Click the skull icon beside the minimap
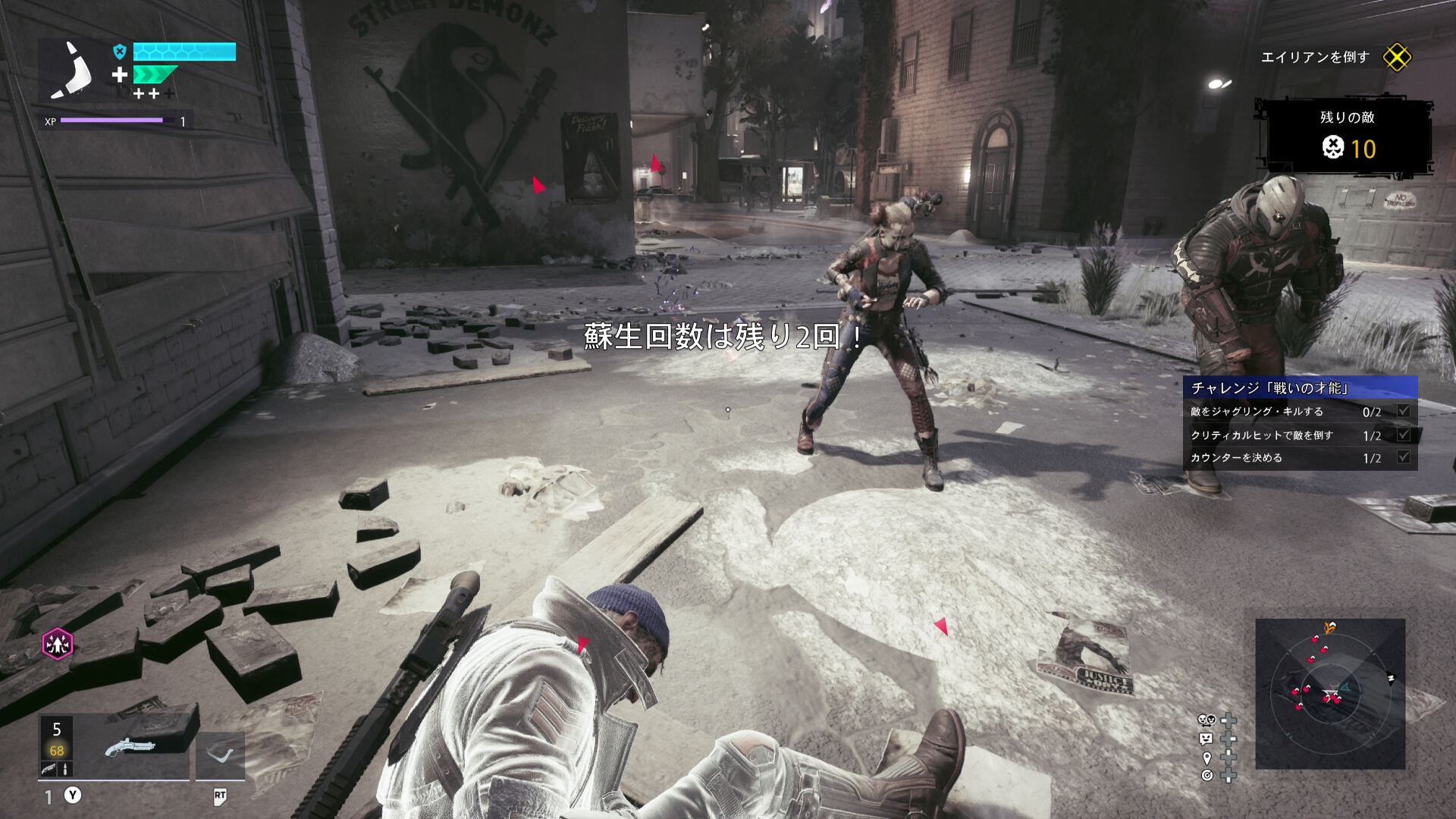1456x819 pixels. [x=1206, y=720]
